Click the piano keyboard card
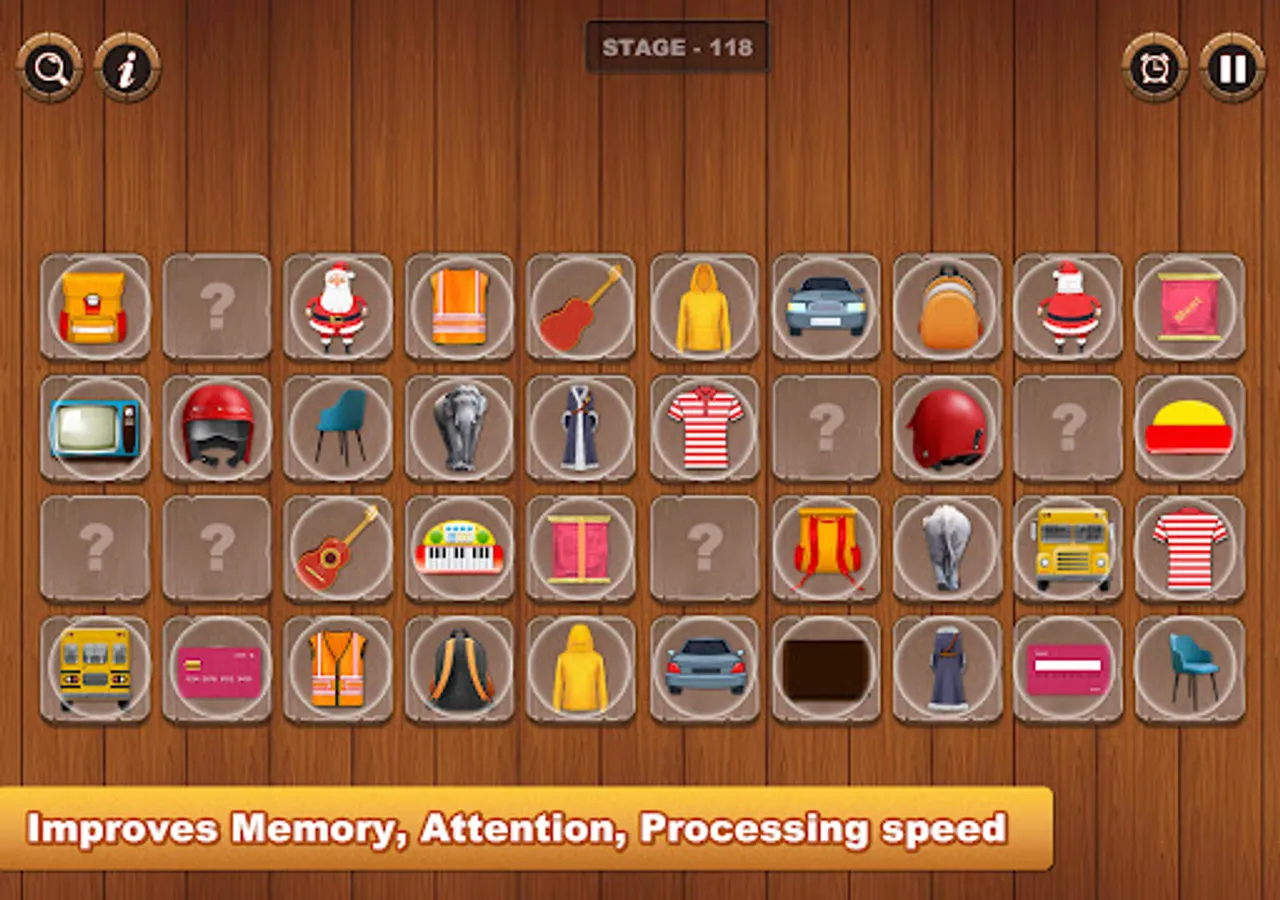The image size is (1280, 900). pos(460,549)
